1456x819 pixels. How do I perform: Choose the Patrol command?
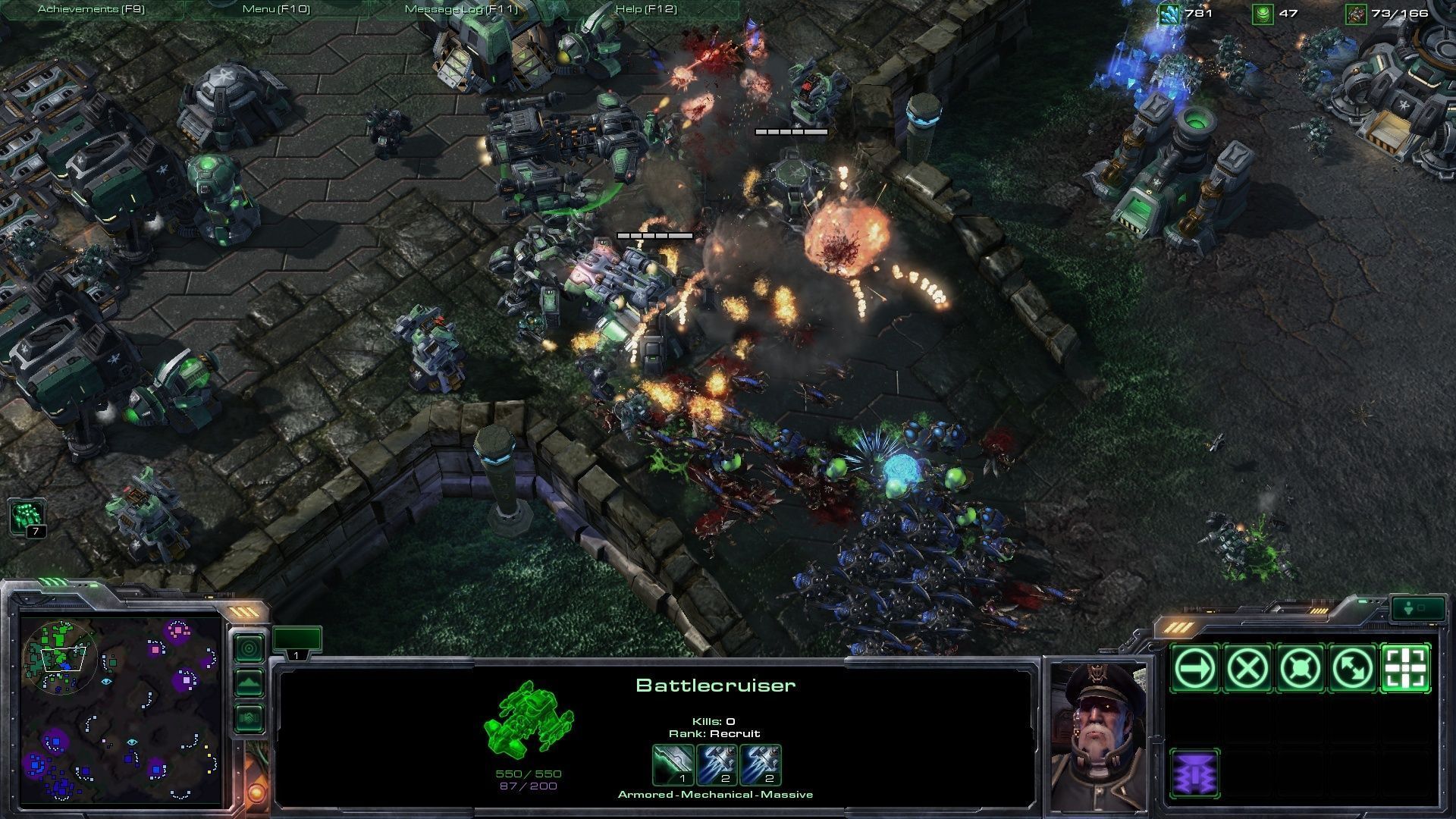[x=1353, y=668]
